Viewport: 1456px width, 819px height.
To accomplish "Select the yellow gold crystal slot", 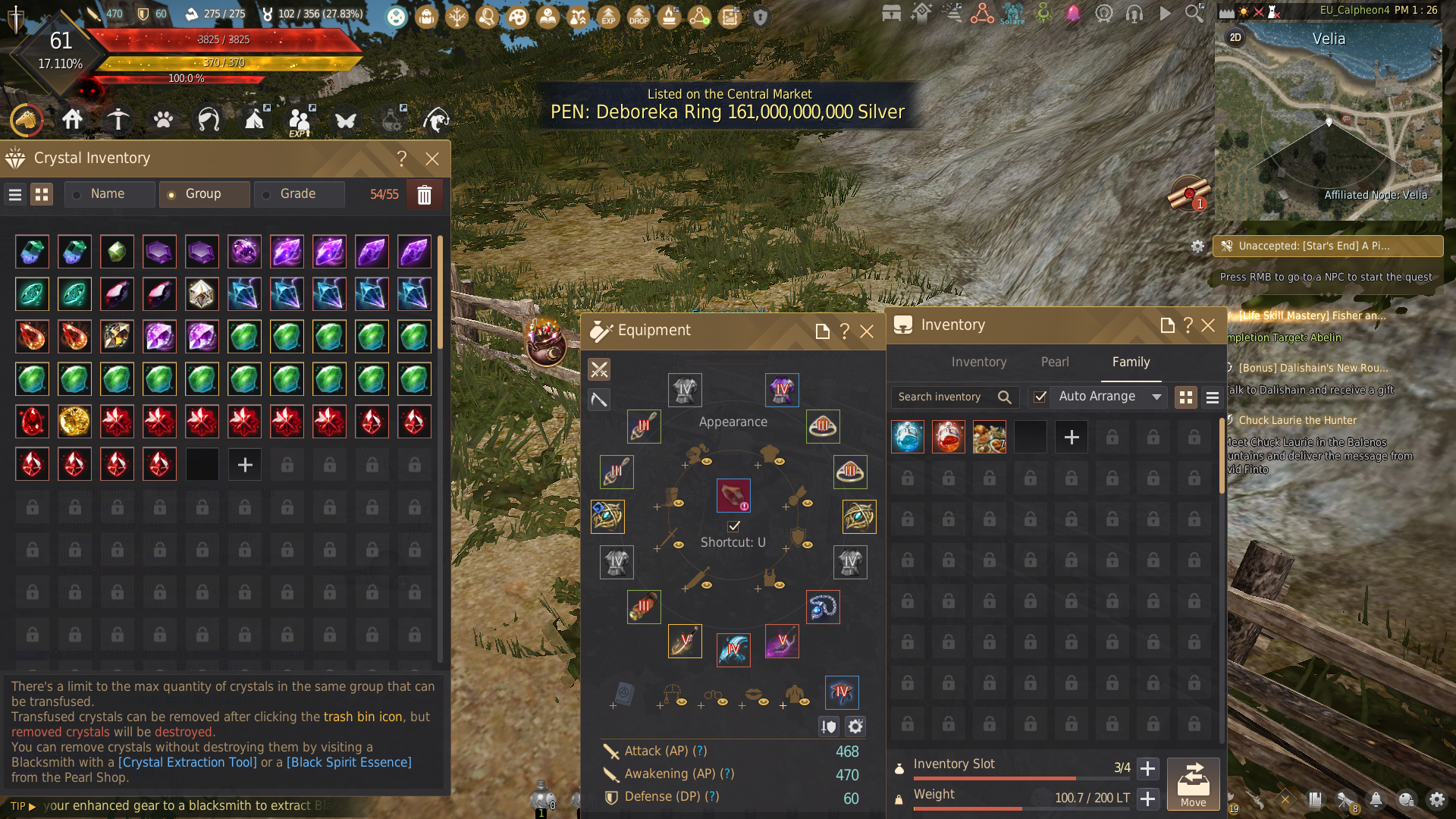I will coord(74,422).
